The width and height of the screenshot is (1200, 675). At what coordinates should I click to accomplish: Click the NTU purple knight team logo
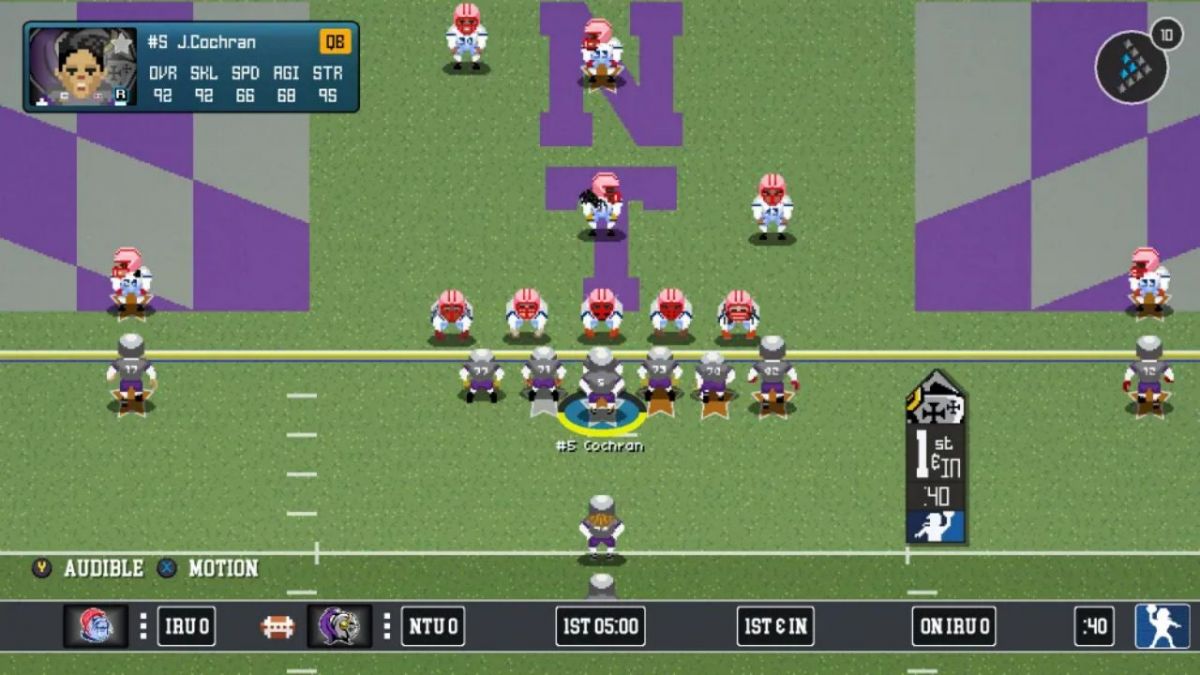click(339, 626)
